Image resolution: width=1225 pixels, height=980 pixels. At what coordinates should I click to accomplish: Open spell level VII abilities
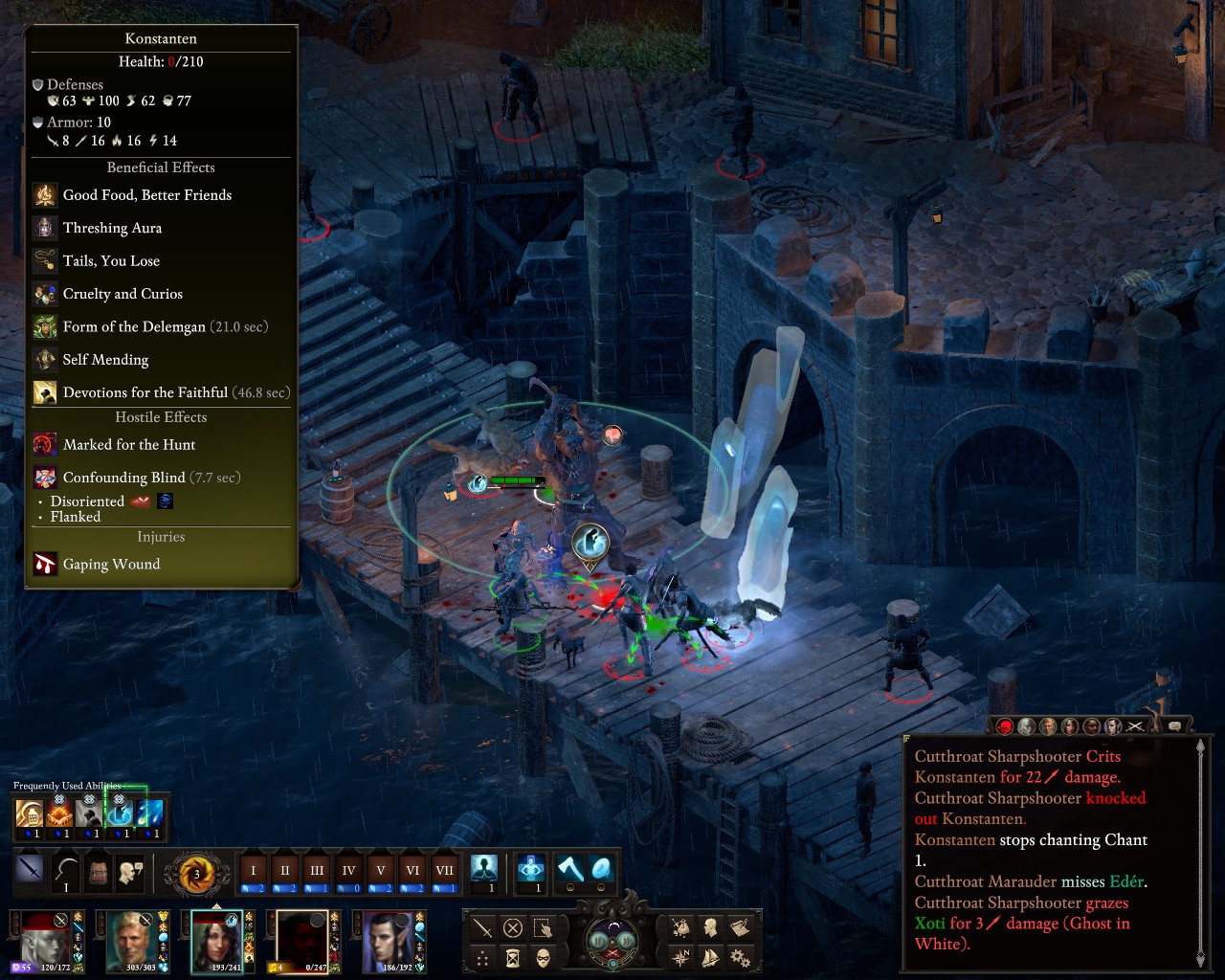[444, 871]
